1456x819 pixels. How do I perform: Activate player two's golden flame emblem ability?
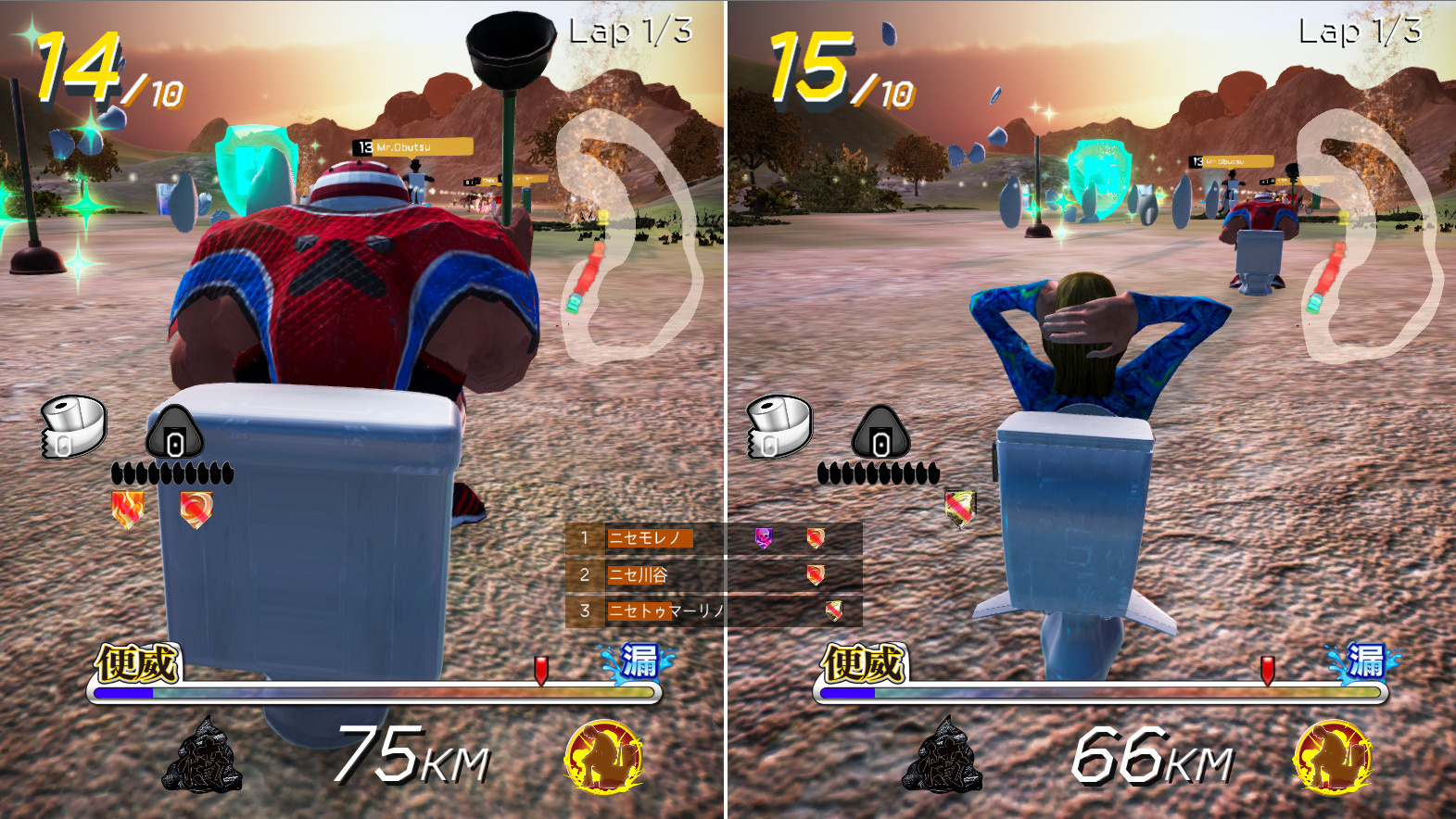(1333, 757)
